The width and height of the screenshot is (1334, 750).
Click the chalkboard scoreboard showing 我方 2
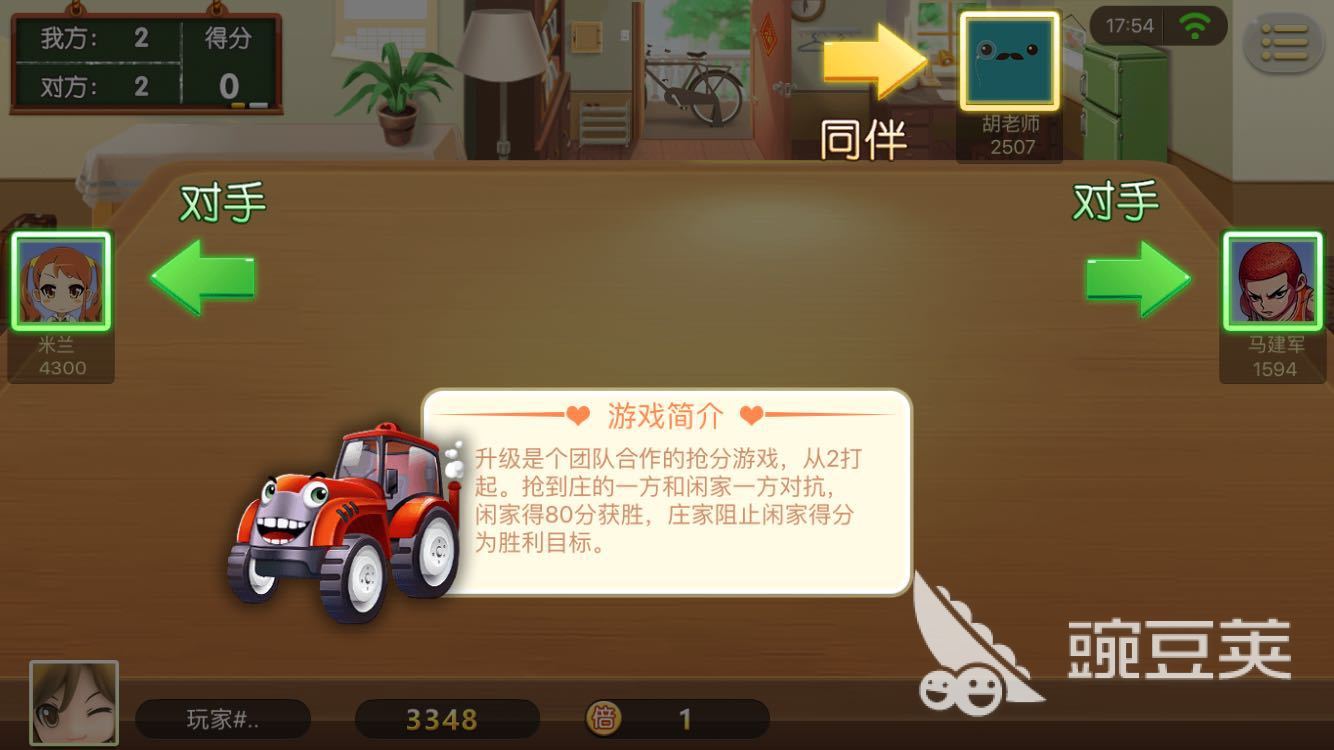[145, 62]
